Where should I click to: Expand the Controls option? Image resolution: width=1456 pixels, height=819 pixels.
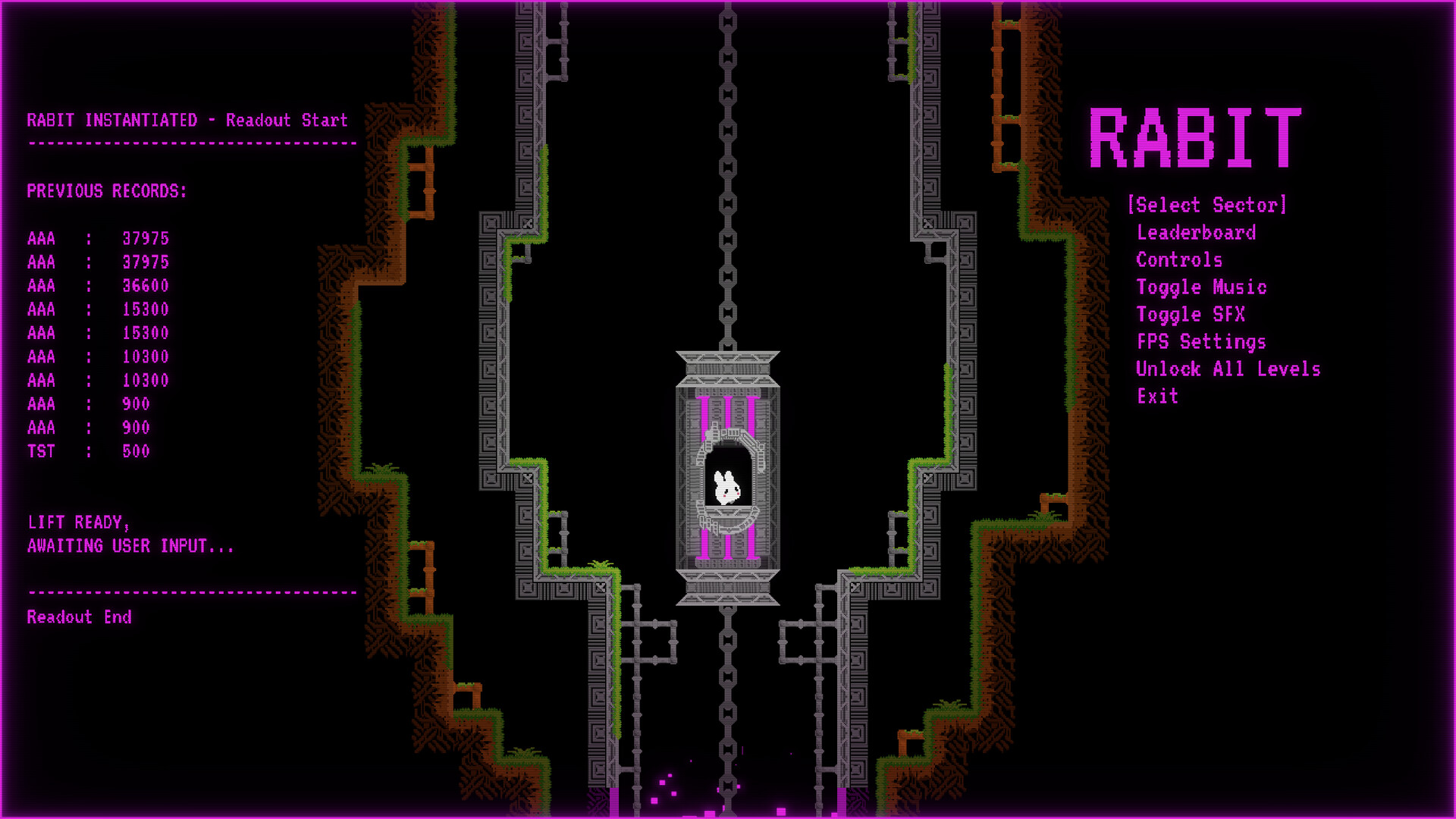(1178, 260)
